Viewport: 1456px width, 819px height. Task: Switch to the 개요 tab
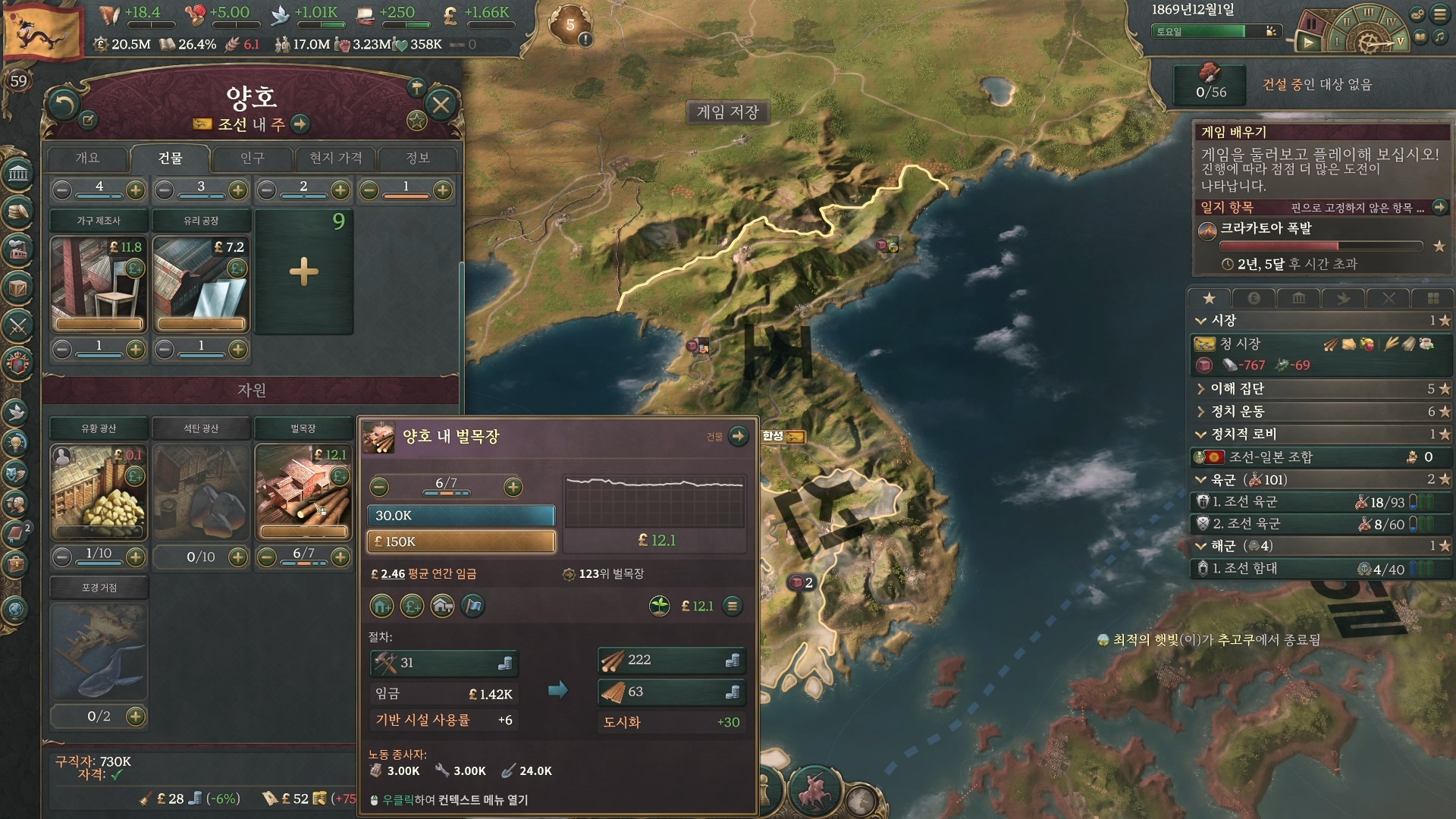(87, 158)
